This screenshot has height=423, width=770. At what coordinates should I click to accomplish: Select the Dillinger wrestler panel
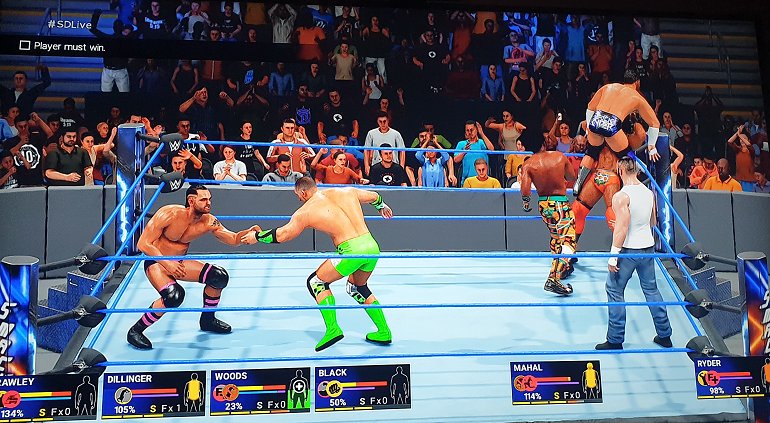153,394
